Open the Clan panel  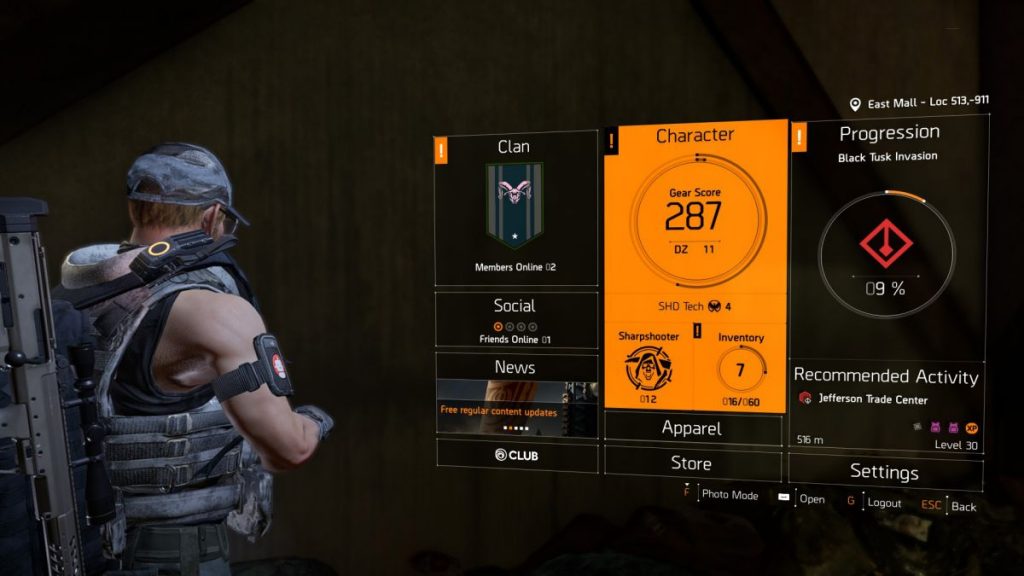pyautogui.click(x=515, y=210)
